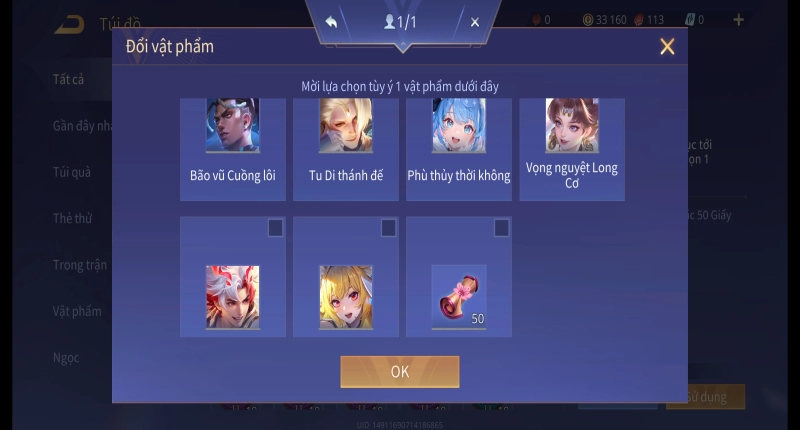This screenshot has height=430, width=800.
Task: Close the top 1/1 overlay with the X
Action: (475, 22)
